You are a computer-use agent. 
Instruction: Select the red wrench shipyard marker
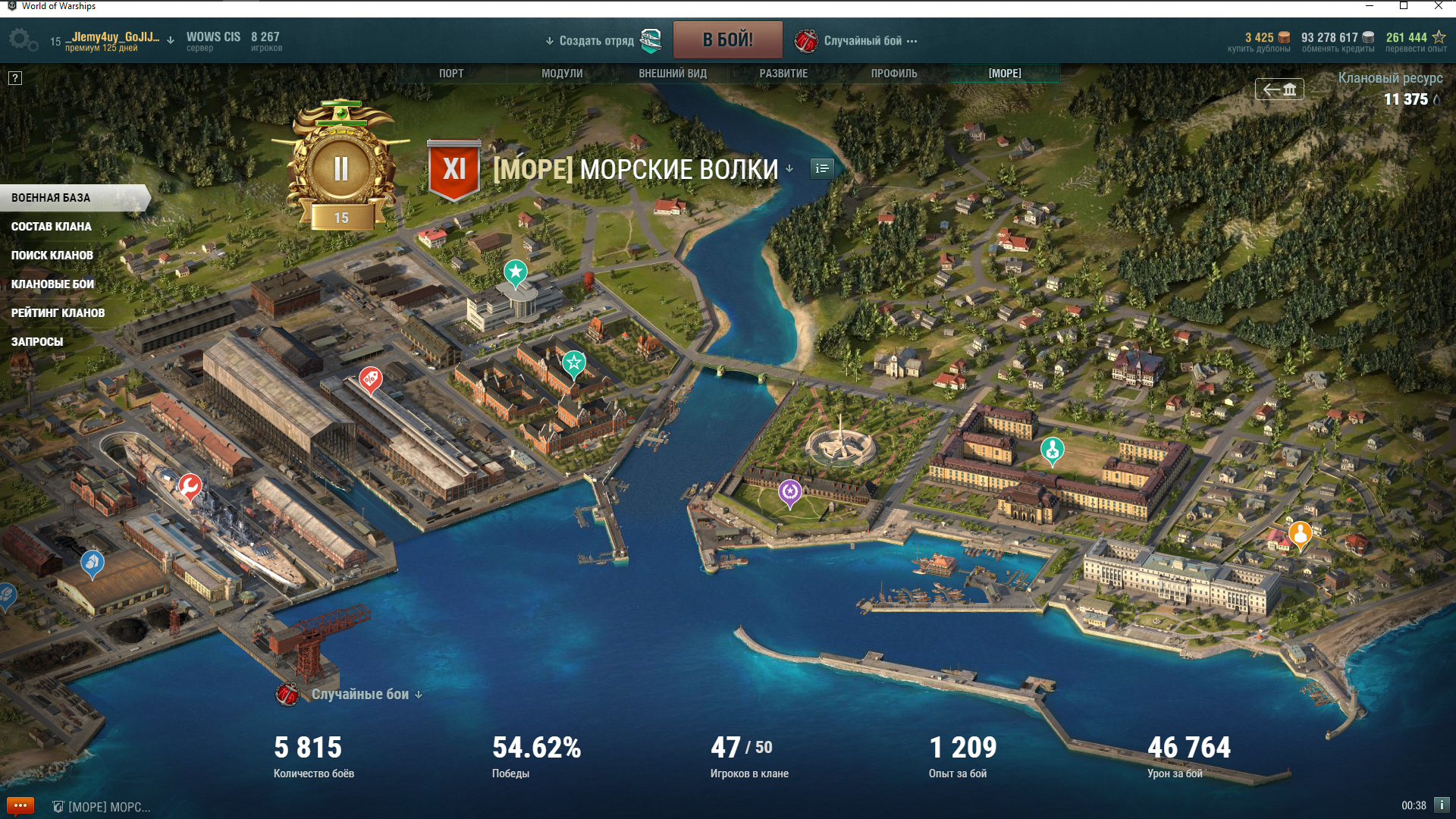(190, 486)
